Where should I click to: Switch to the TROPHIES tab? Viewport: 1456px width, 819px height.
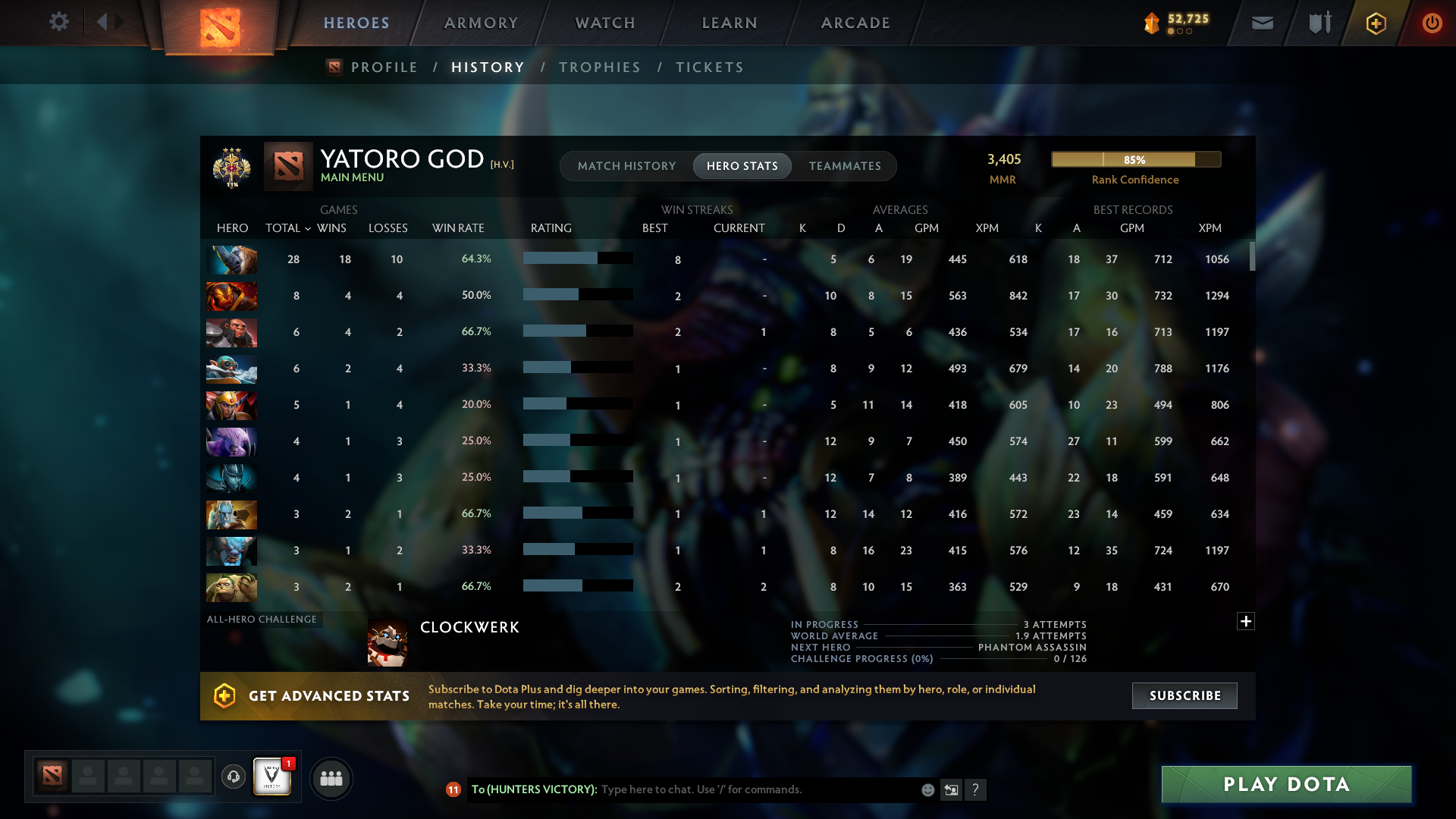[x=599, y=67]
